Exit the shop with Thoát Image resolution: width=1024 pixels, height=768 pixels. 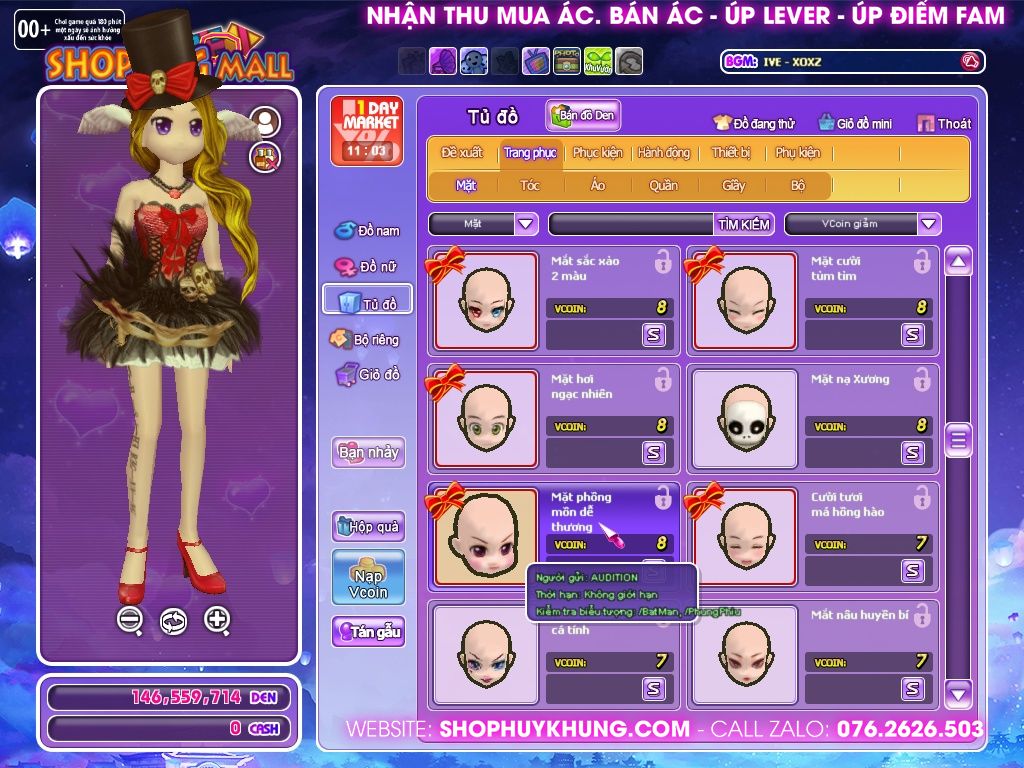pos(944,124)
